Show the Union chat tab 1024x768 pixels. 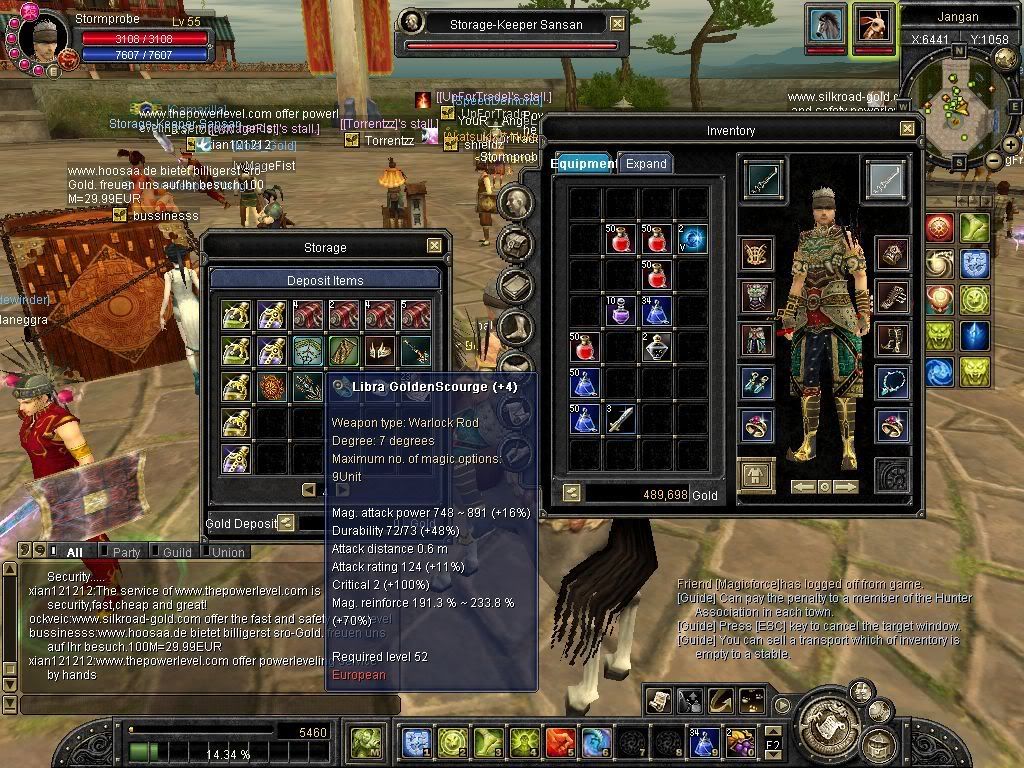tap(228, 552)
